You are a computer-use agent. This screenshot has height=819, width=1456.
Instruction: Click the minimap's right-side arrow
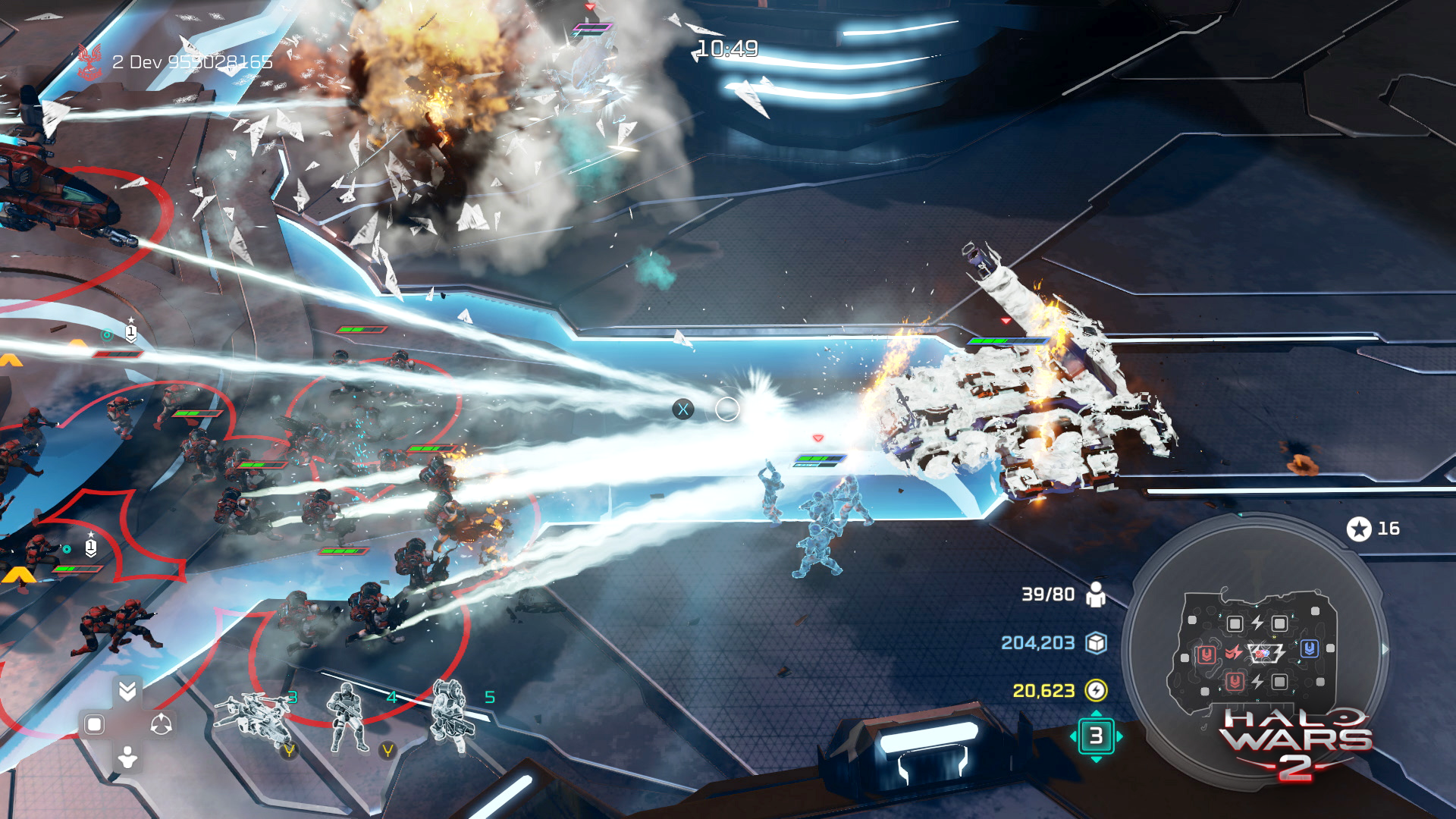pos(1385,649)
